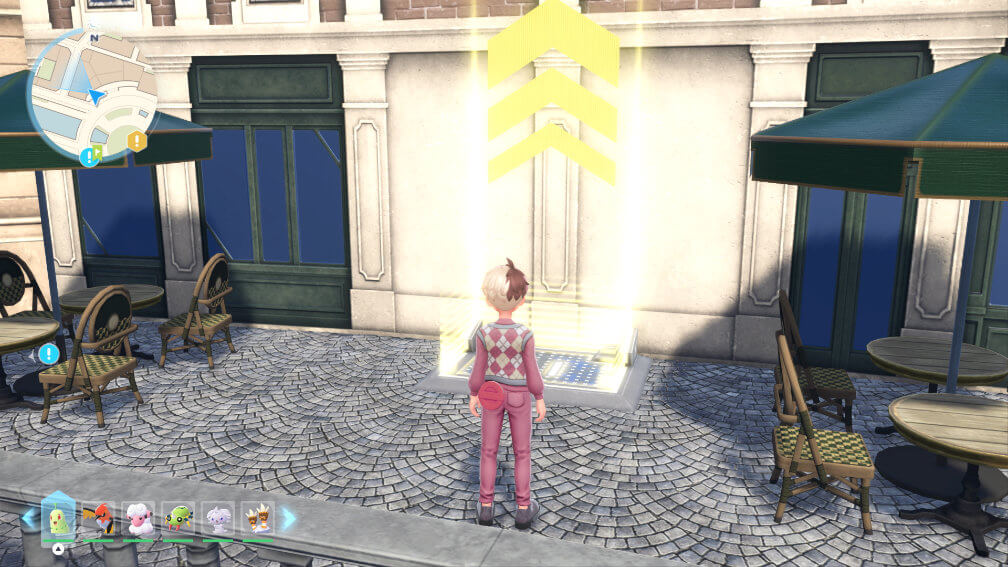This screenshot has width=1008, height=567.
Task: Switch to Flaaffy in the party bar
Action: pyautogui.click(x=138, y=519)
